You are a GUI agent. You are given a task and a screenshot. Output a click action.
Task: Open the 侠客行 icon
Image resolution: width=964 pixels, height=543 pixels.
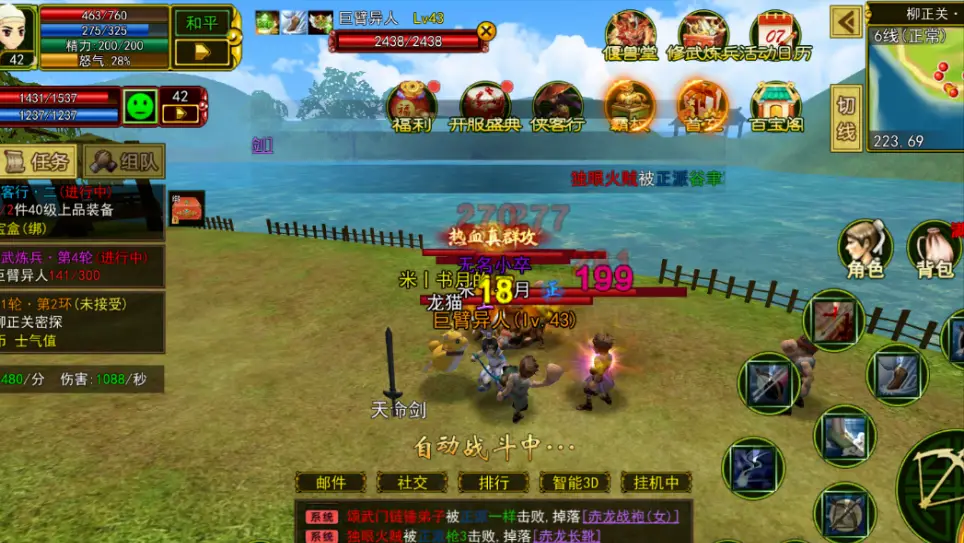coord(557,106)
